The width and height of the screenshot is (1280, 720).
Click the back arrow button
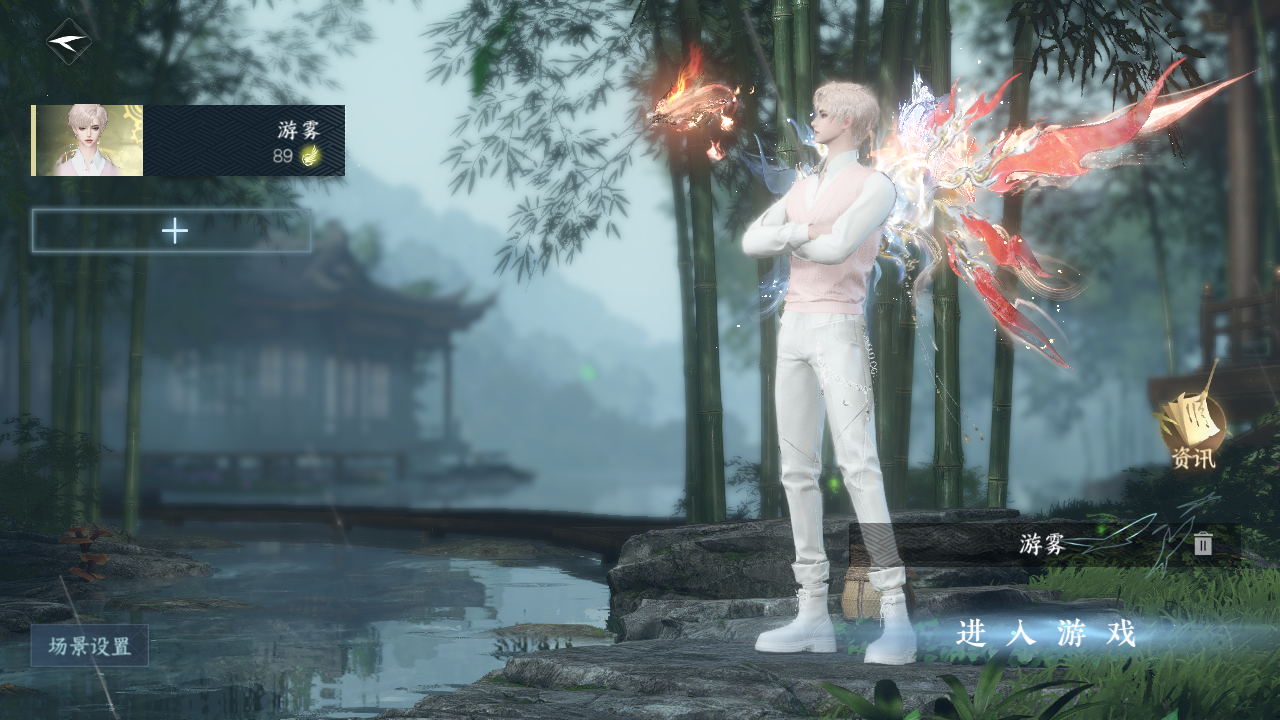(x=69, y=42)
